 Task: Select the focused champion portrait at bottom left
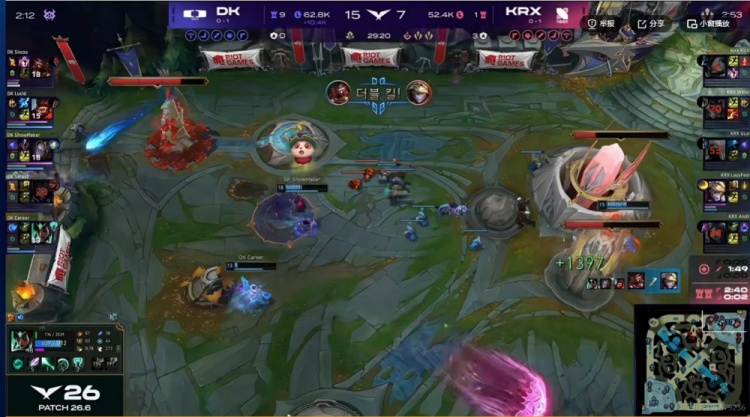[x=21, y=342]
